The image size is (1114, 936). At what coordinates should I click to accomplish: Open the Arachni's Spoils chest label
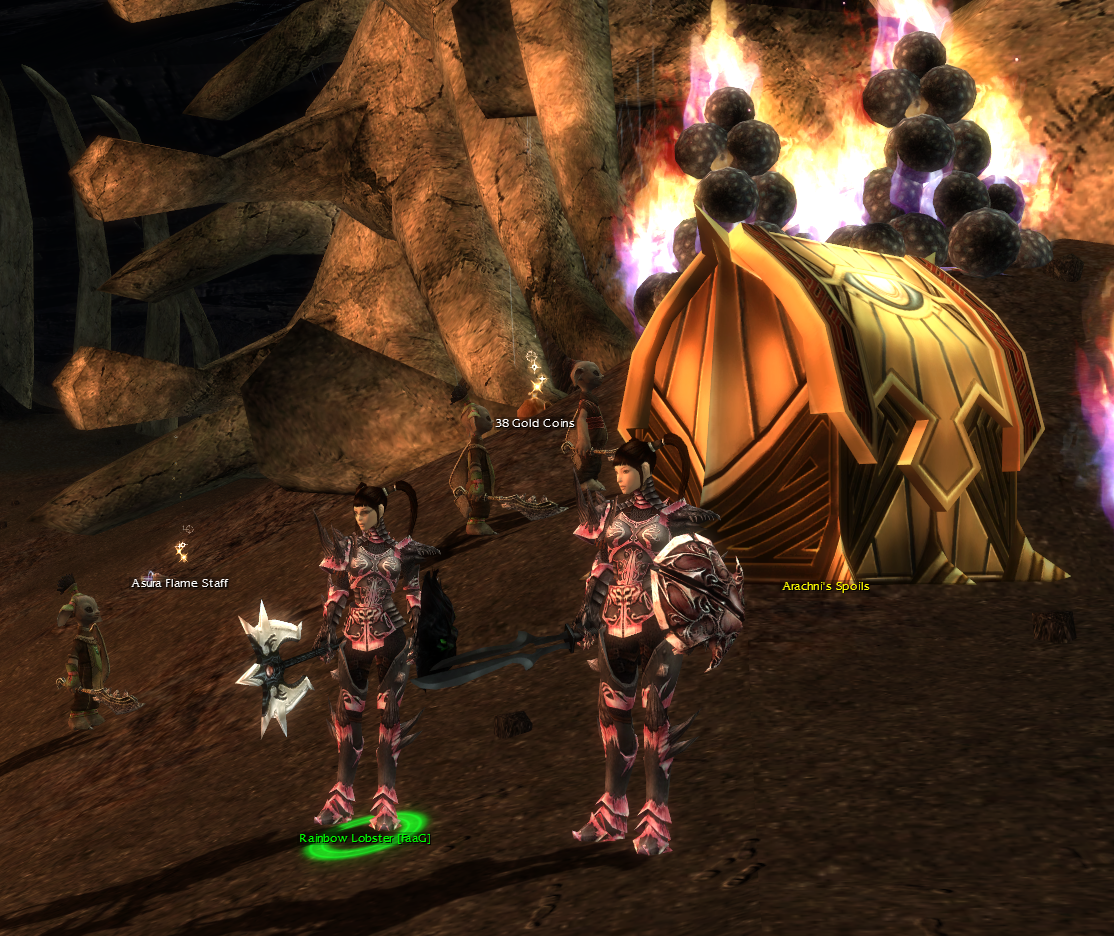[825, 586]
